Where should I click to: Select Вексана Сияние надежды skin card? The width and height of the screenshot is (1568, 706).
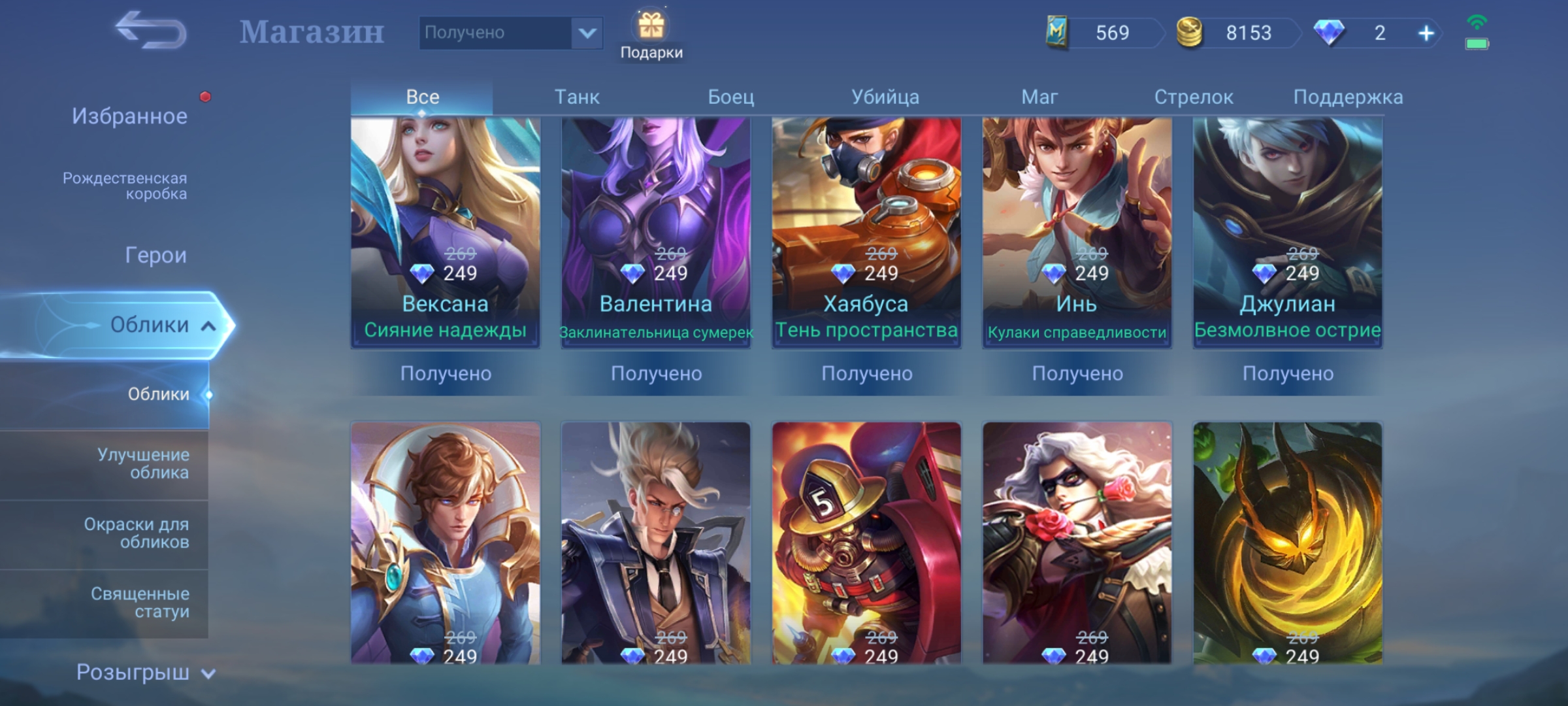(445, 232)
